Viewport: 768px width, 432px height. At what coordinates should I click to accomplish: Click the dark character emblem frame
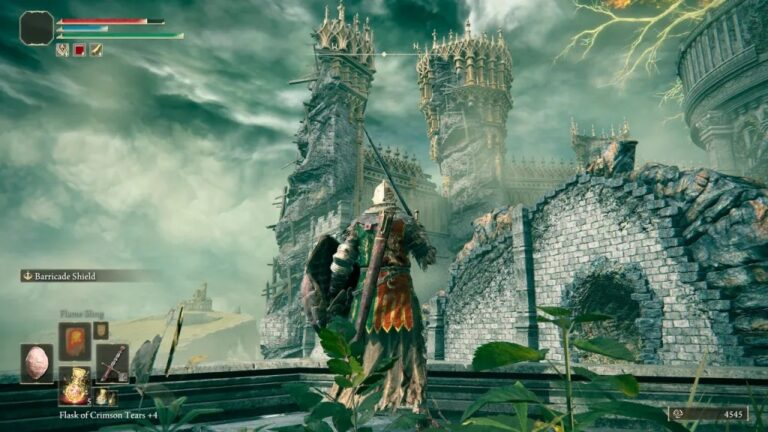click(x=36, y=27)
